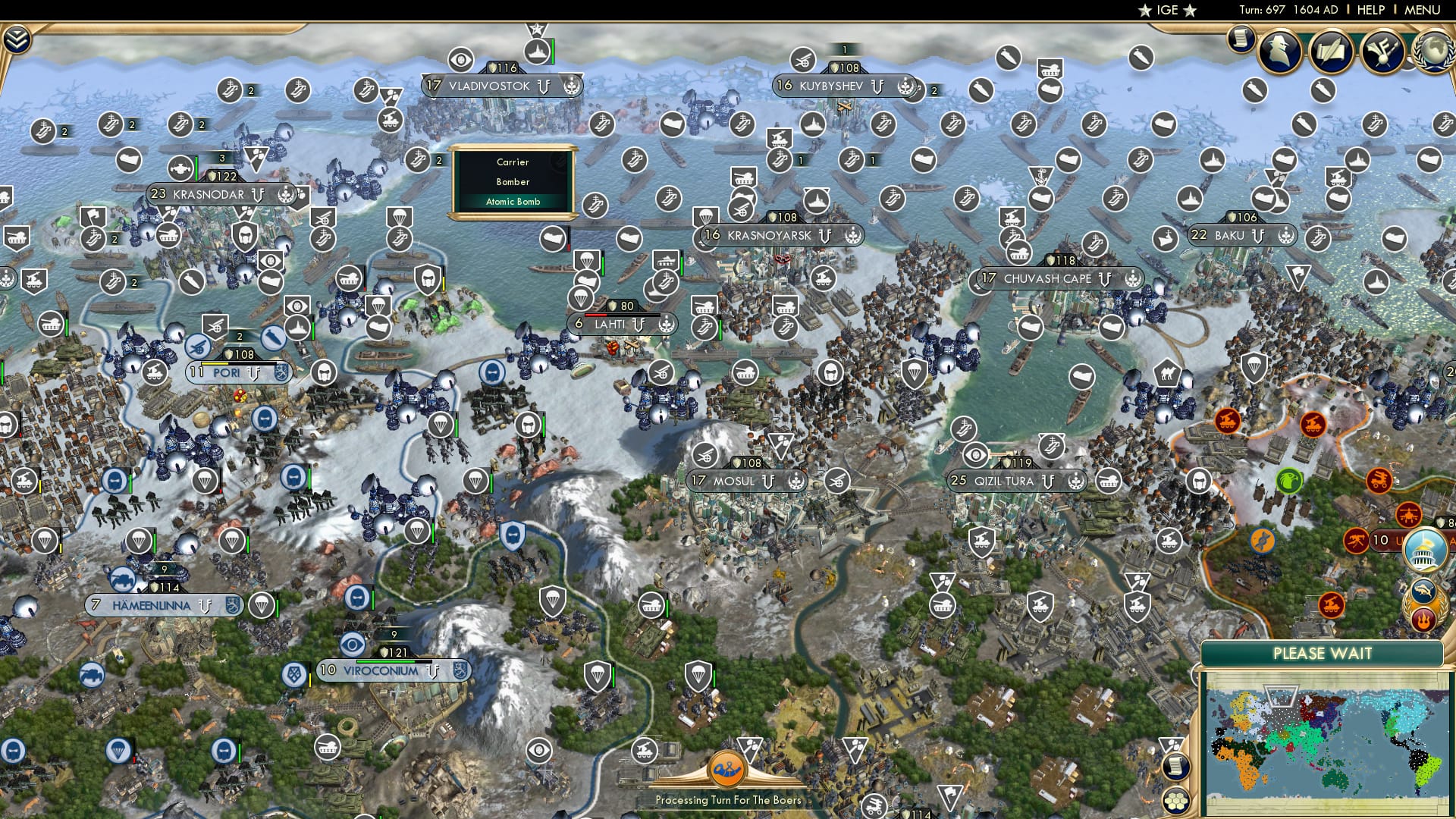This screenshot has height=819, width=1456.
Task: Click the capitol dome city icon on right
Action: click(x=1424, y=550)
